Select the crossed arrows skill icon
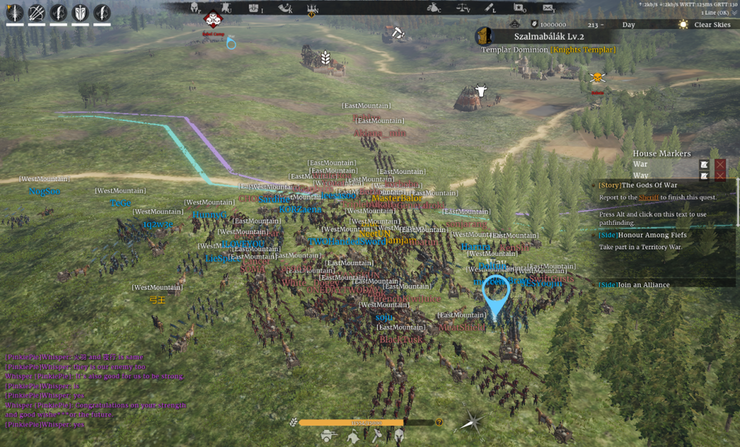 coord(36,13)
